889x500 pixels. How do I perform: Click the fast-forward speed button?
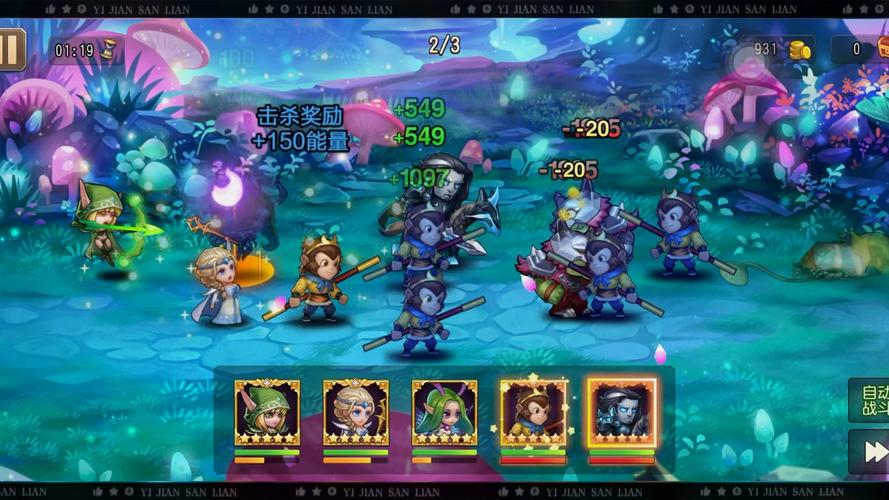(869, 452)
